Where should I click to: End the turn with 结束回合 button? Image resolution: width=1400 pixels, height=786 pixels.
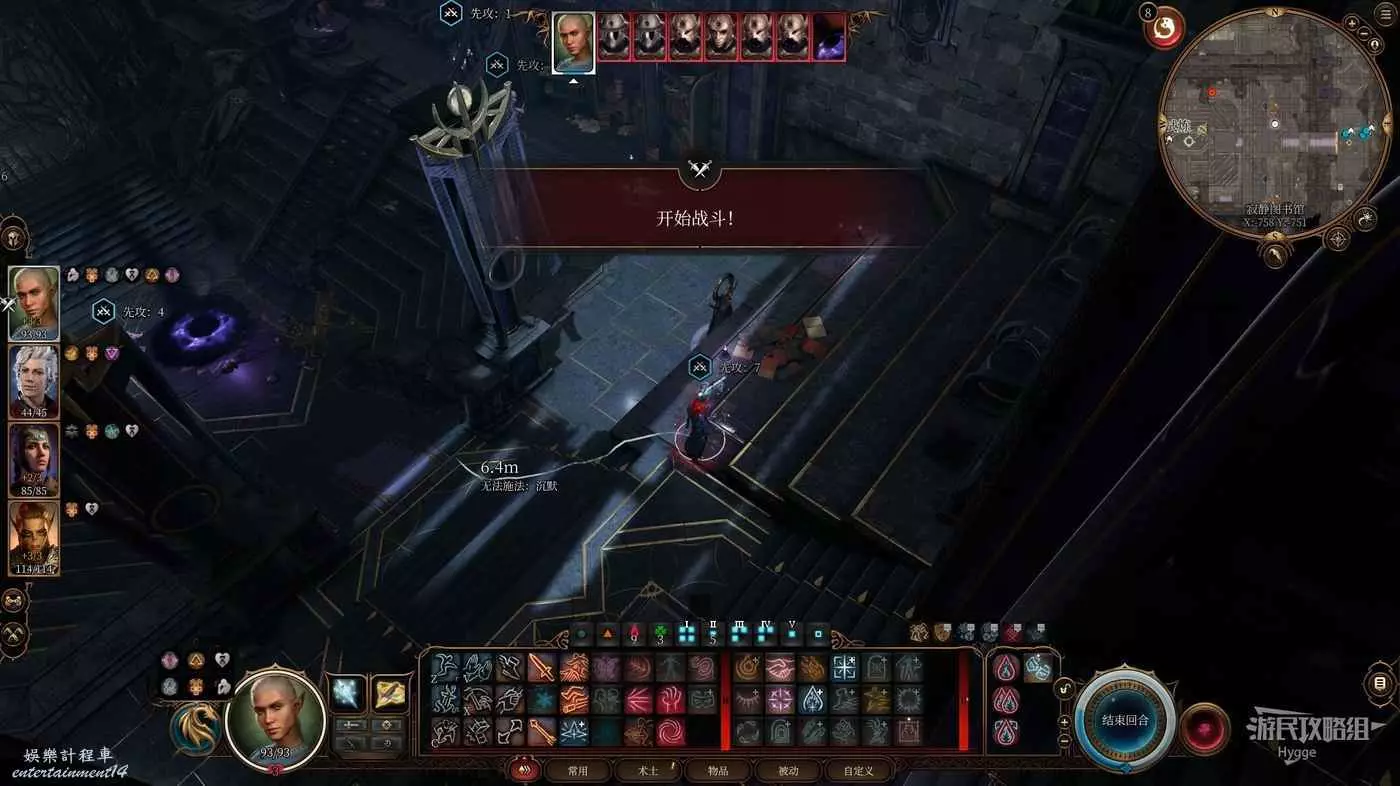[x=1125, y=720]
